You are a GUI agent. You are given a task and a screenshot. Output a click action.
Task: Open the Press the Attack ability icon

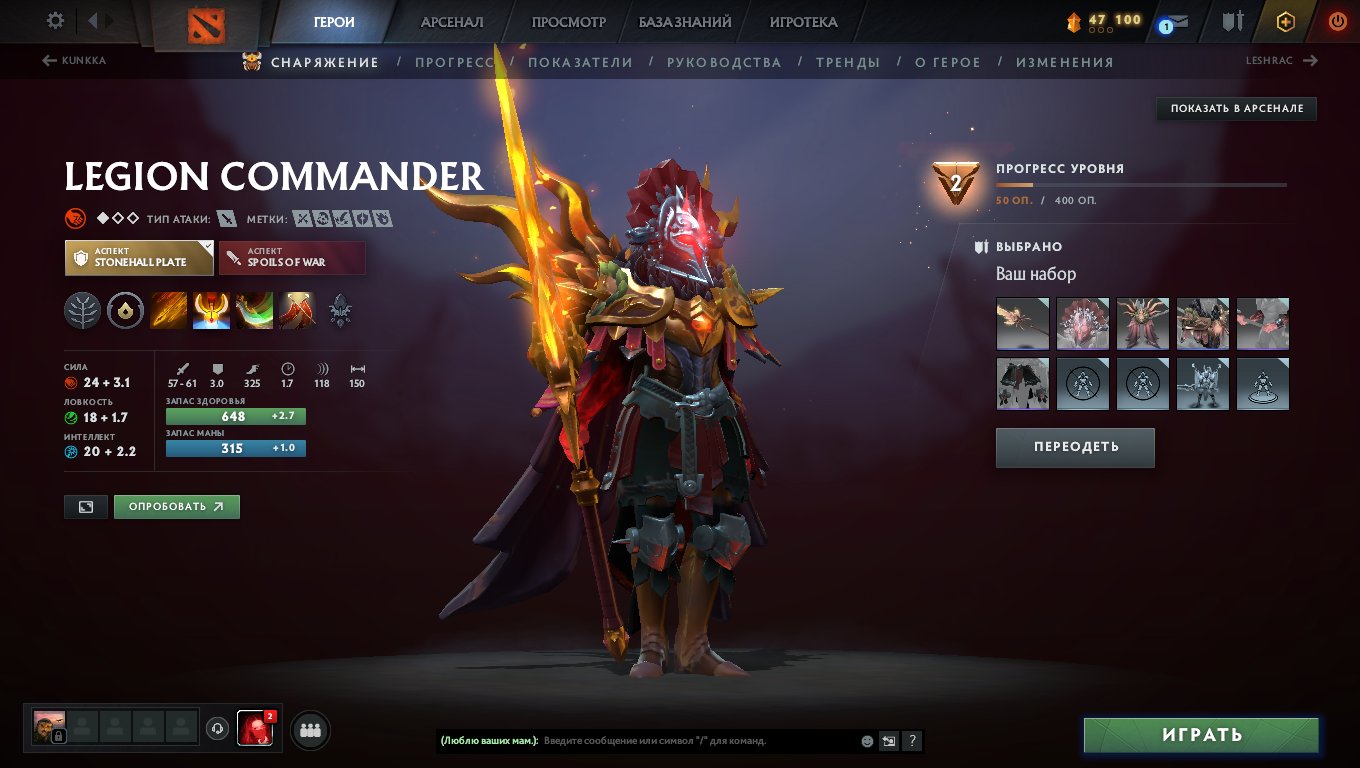(211, 310)
